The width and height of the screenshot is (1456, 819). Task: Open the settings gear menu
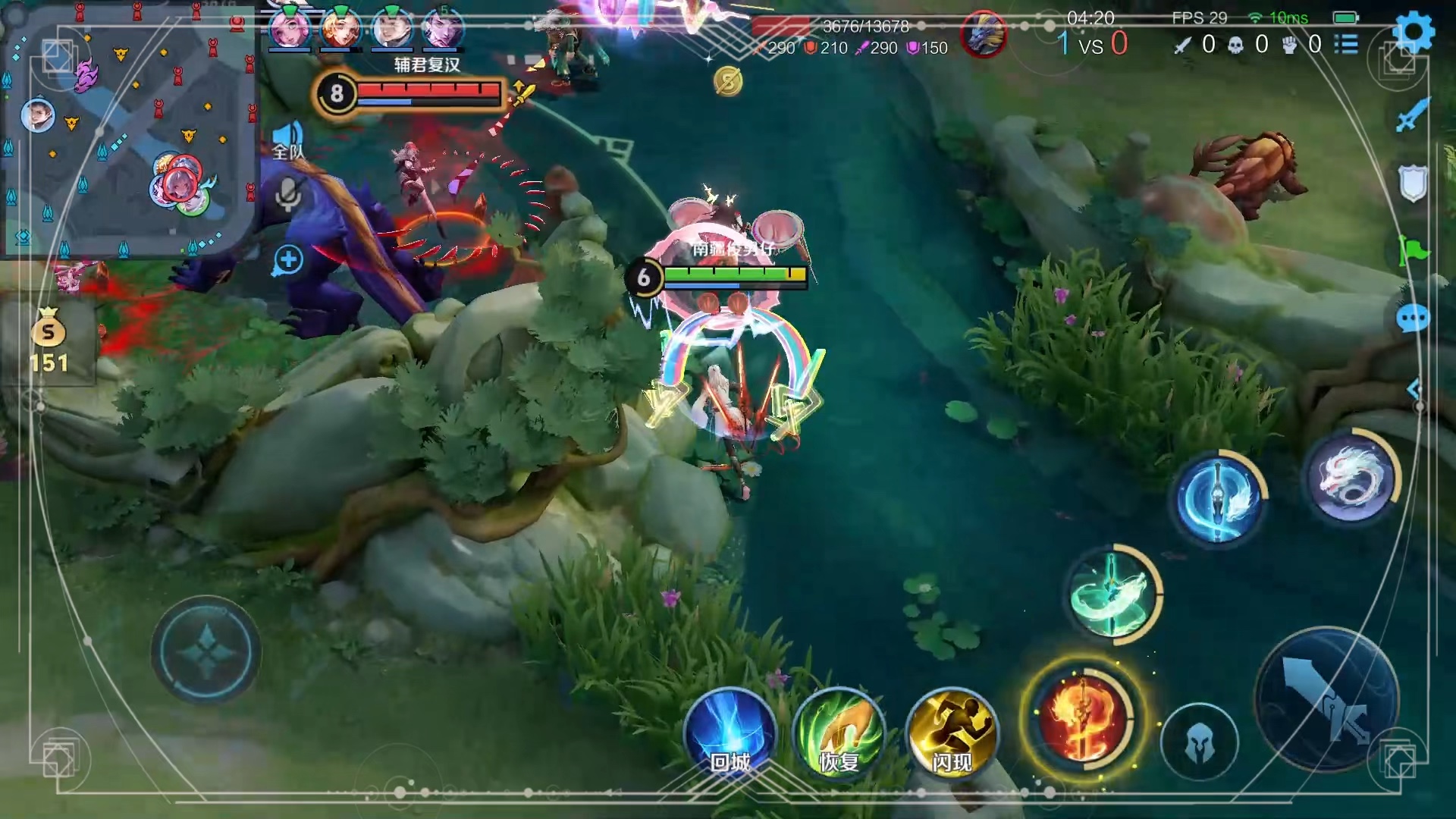[x=1414, y=32]
